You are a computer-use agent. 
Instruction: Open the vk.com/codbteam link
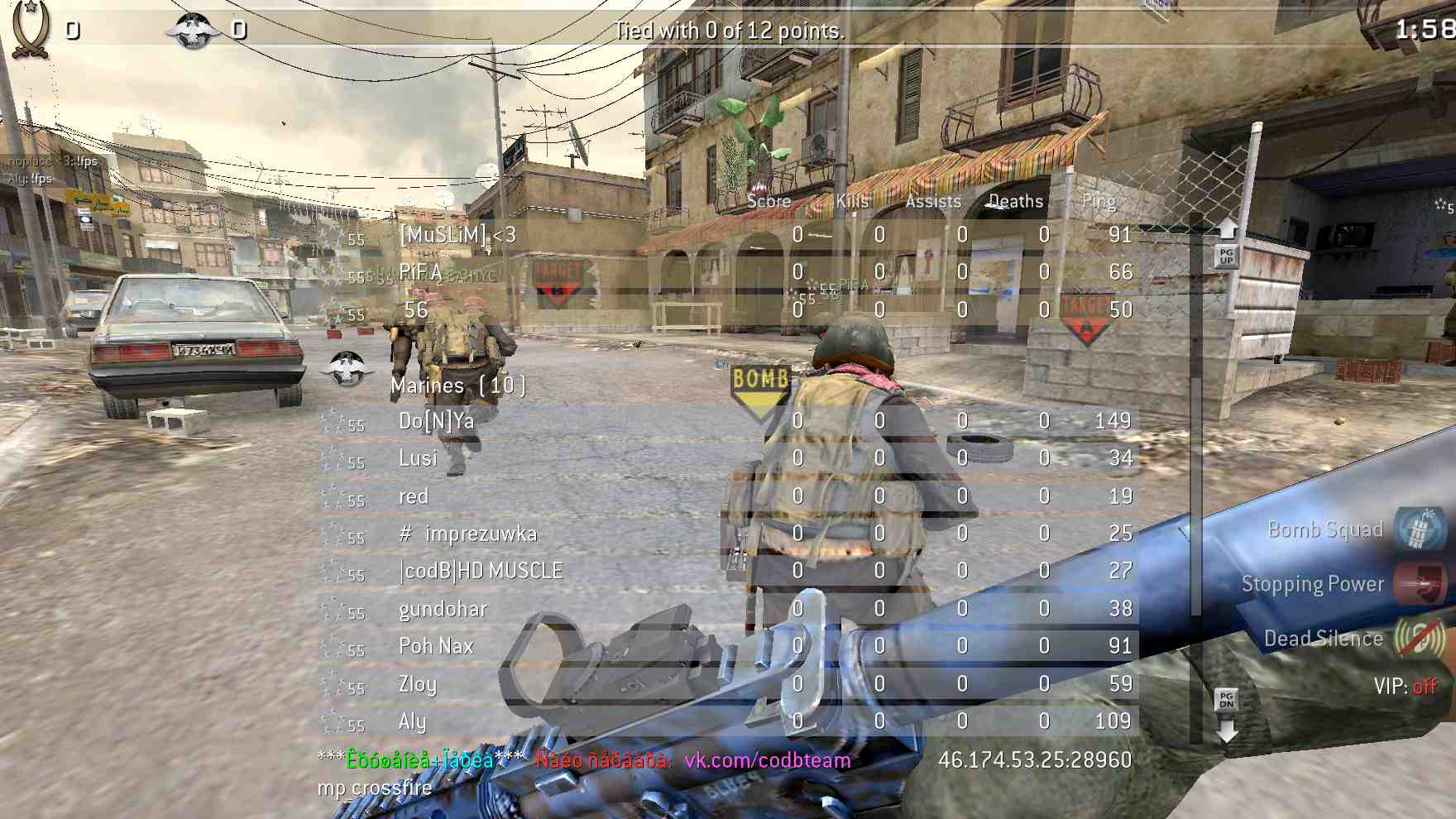point(767,760)
